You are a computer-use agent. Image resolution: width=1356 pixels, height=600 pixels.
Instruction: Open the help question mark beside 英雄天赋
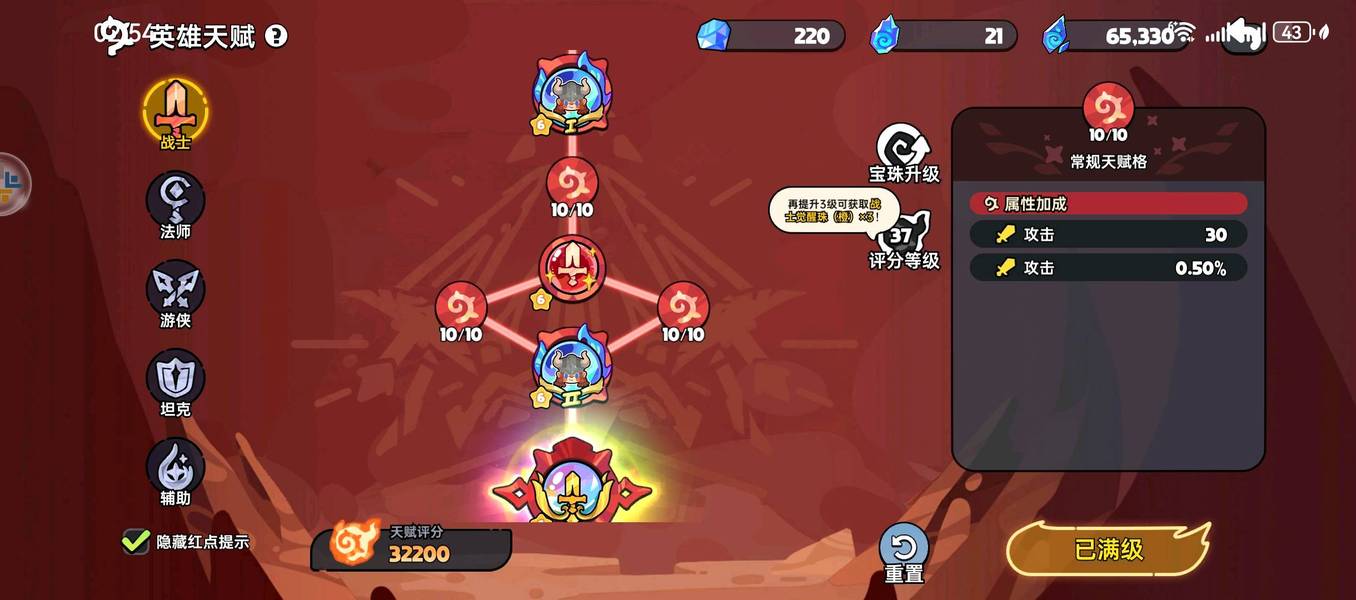point(276,37)
